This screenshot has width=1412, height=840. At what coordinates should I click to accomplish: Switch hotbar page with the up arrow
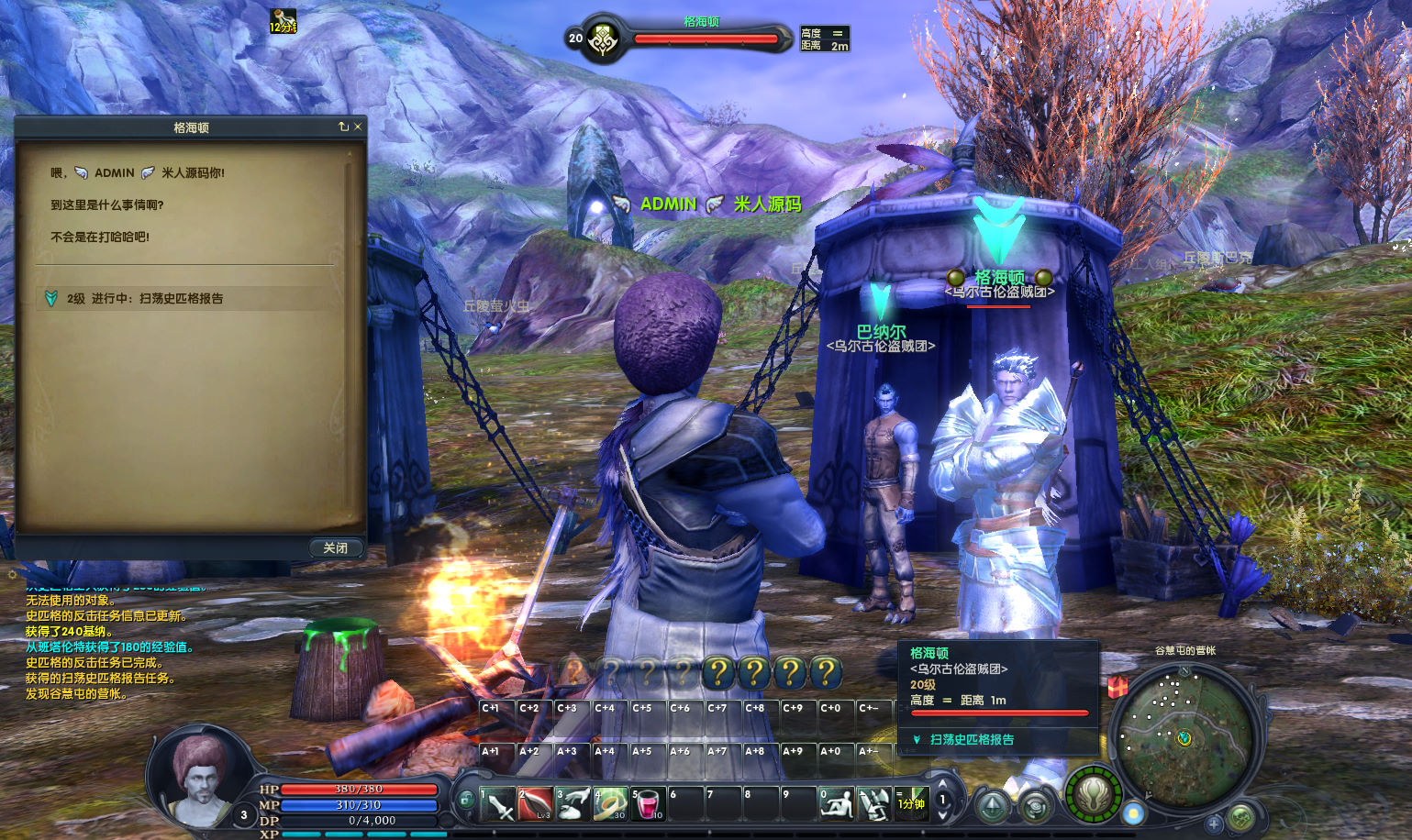coord(941,782)
